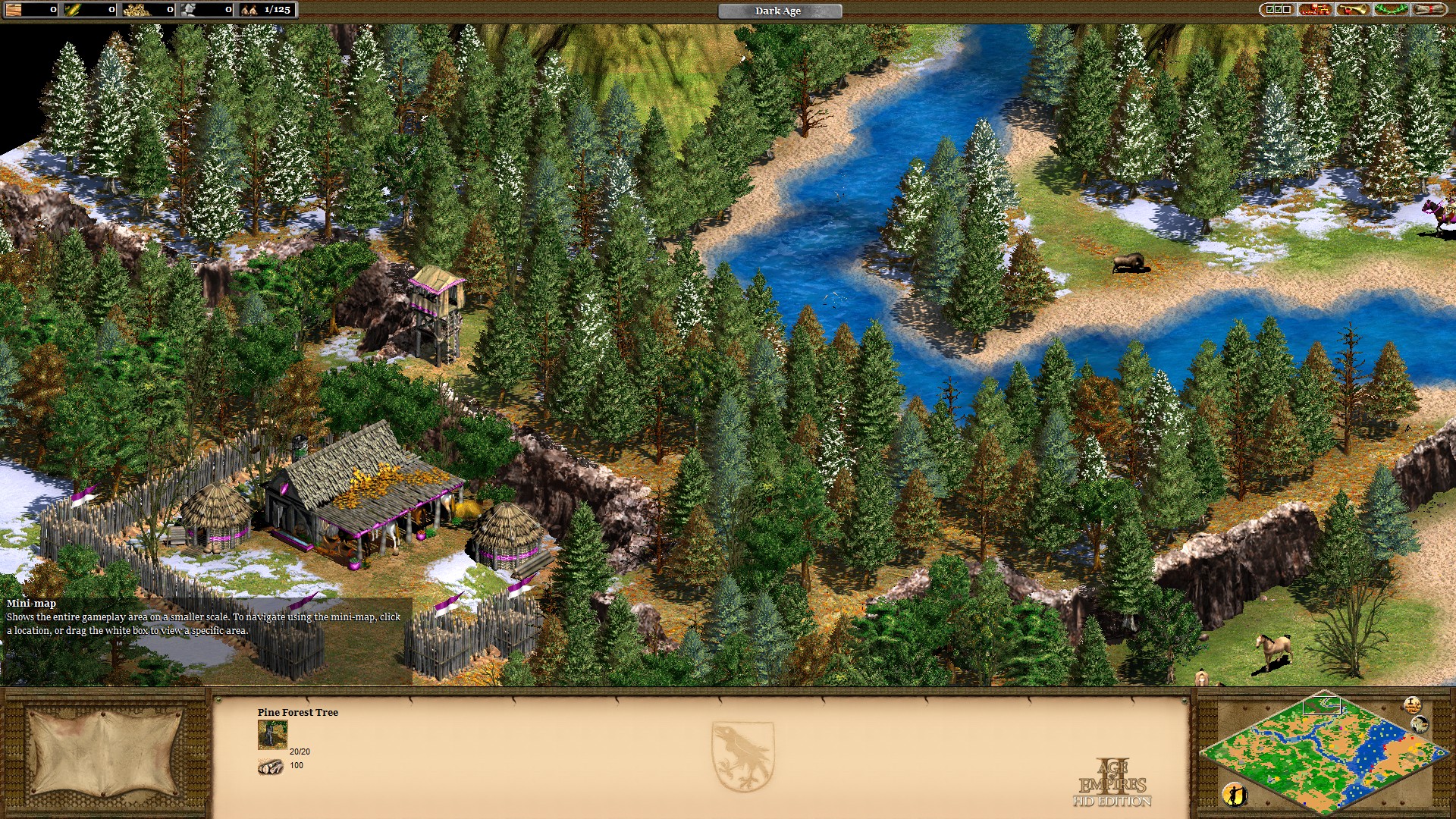The width and height of the screenshot is (1456, 819).
Task: Click the Pine Forest Tree name label
Action: pyautogui.click(x=297, y=713)
